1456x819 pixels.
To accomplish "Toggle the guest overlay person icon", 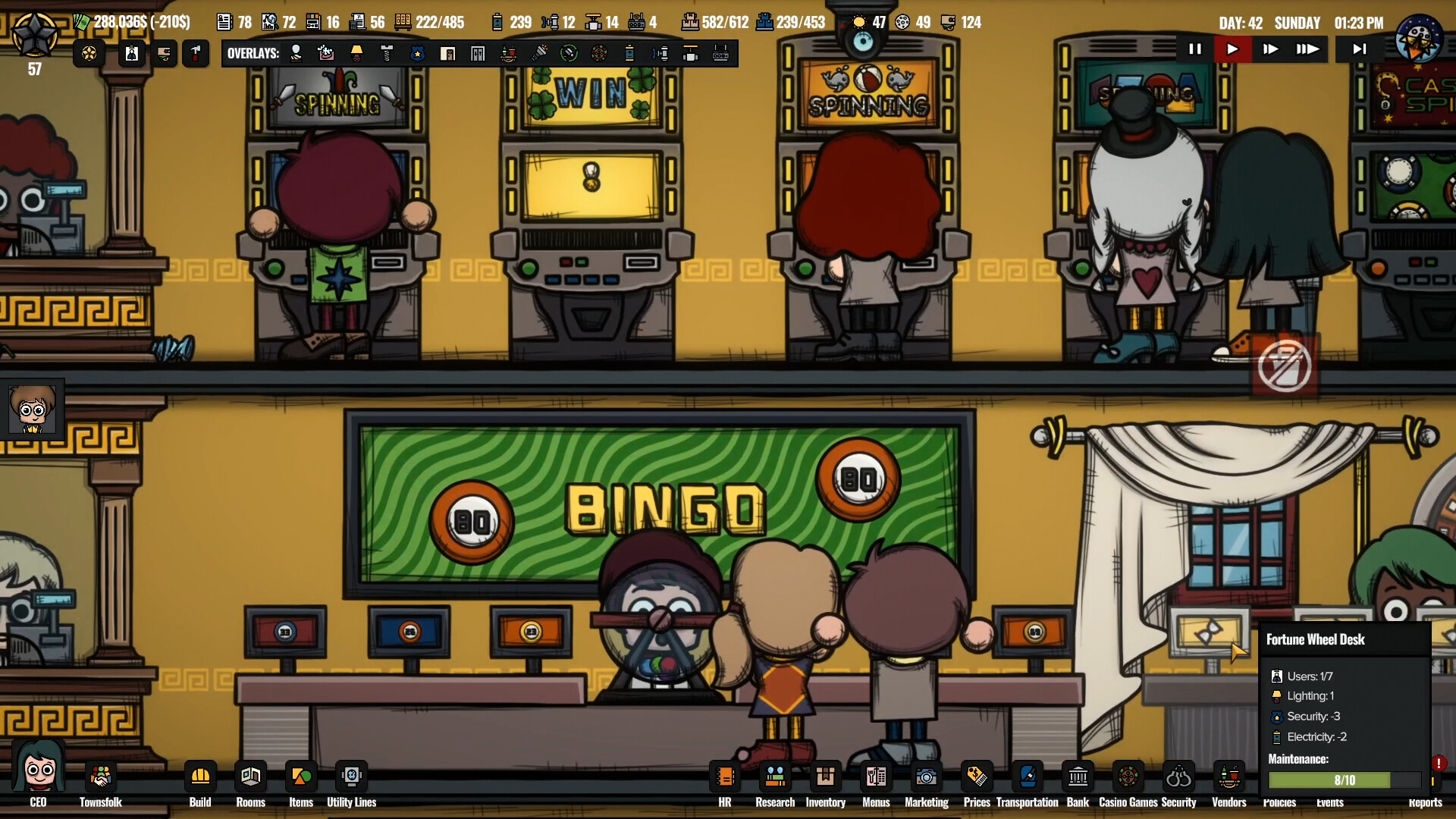I will (296, 53).
